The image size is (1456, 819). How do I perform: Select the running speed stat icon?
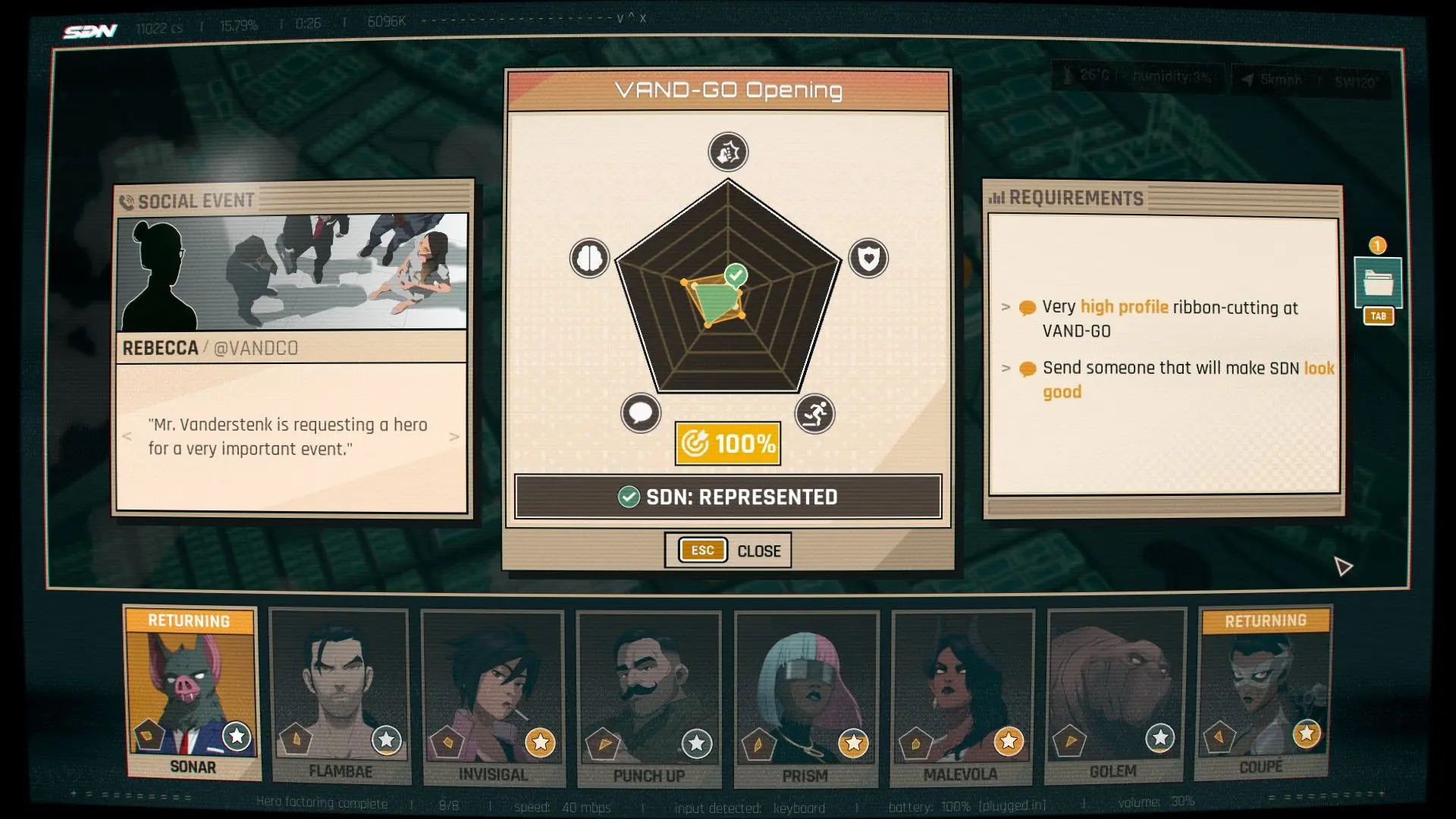click(x=814, y=413)
